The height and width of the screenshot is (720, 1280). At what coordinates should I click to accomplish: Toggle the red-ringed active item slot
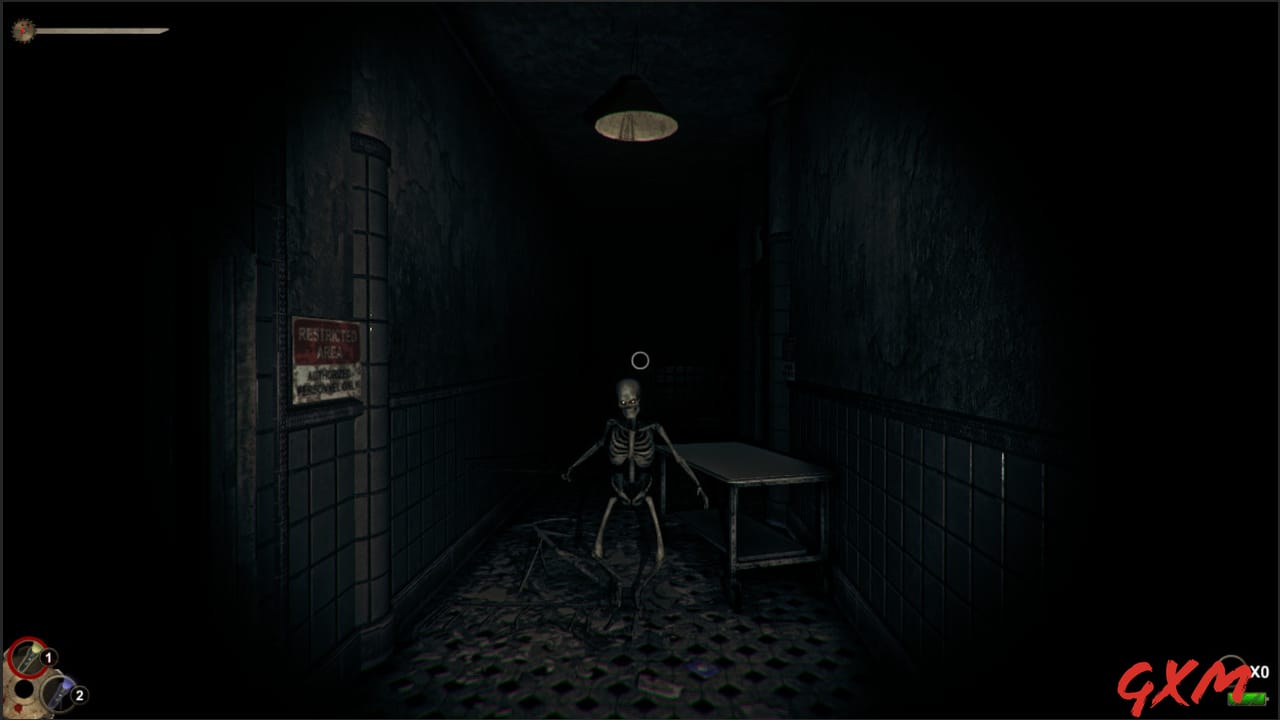tap(28, 658)
